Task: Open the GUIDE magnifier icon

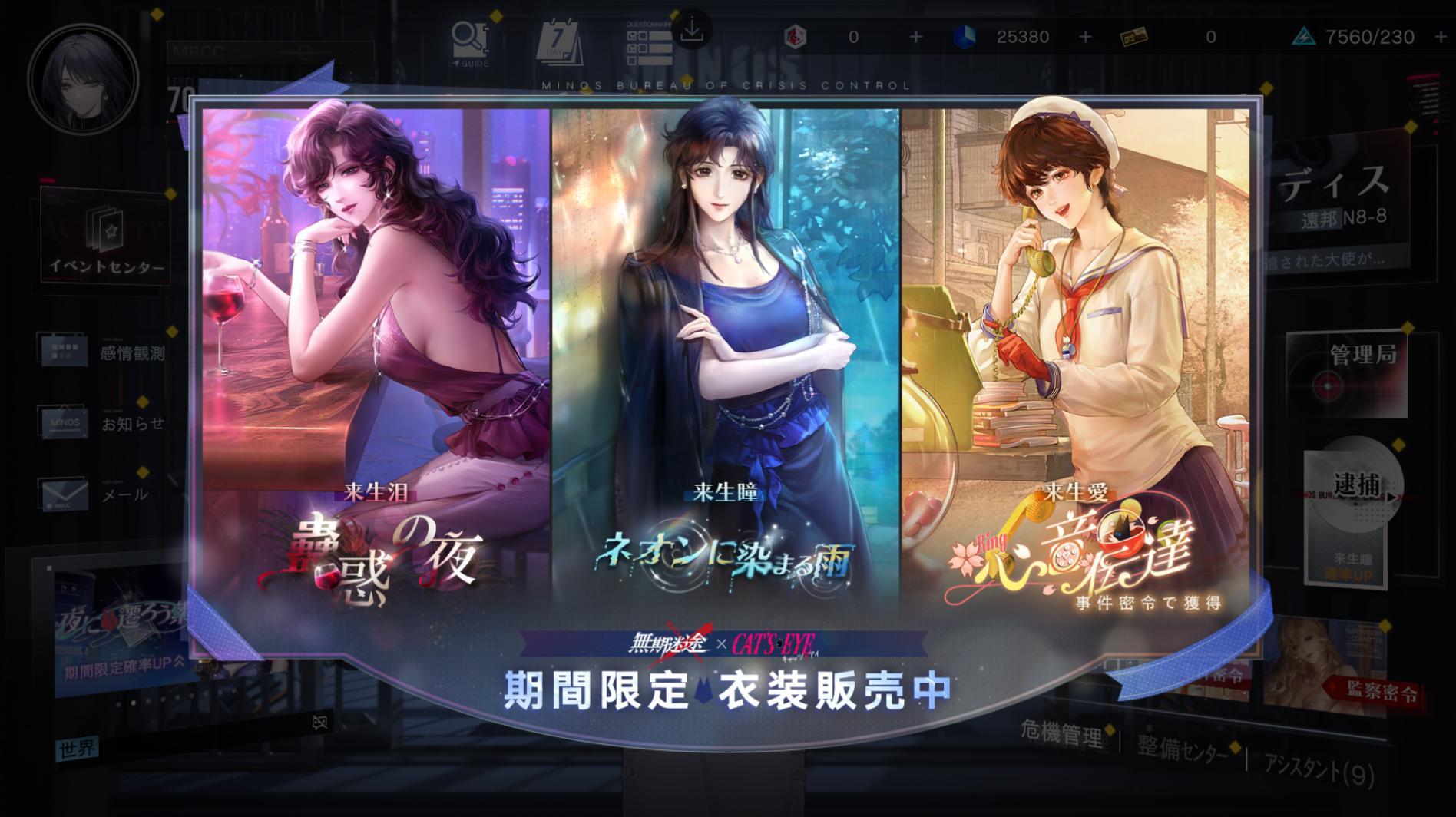Action: [x=469, y=38]
